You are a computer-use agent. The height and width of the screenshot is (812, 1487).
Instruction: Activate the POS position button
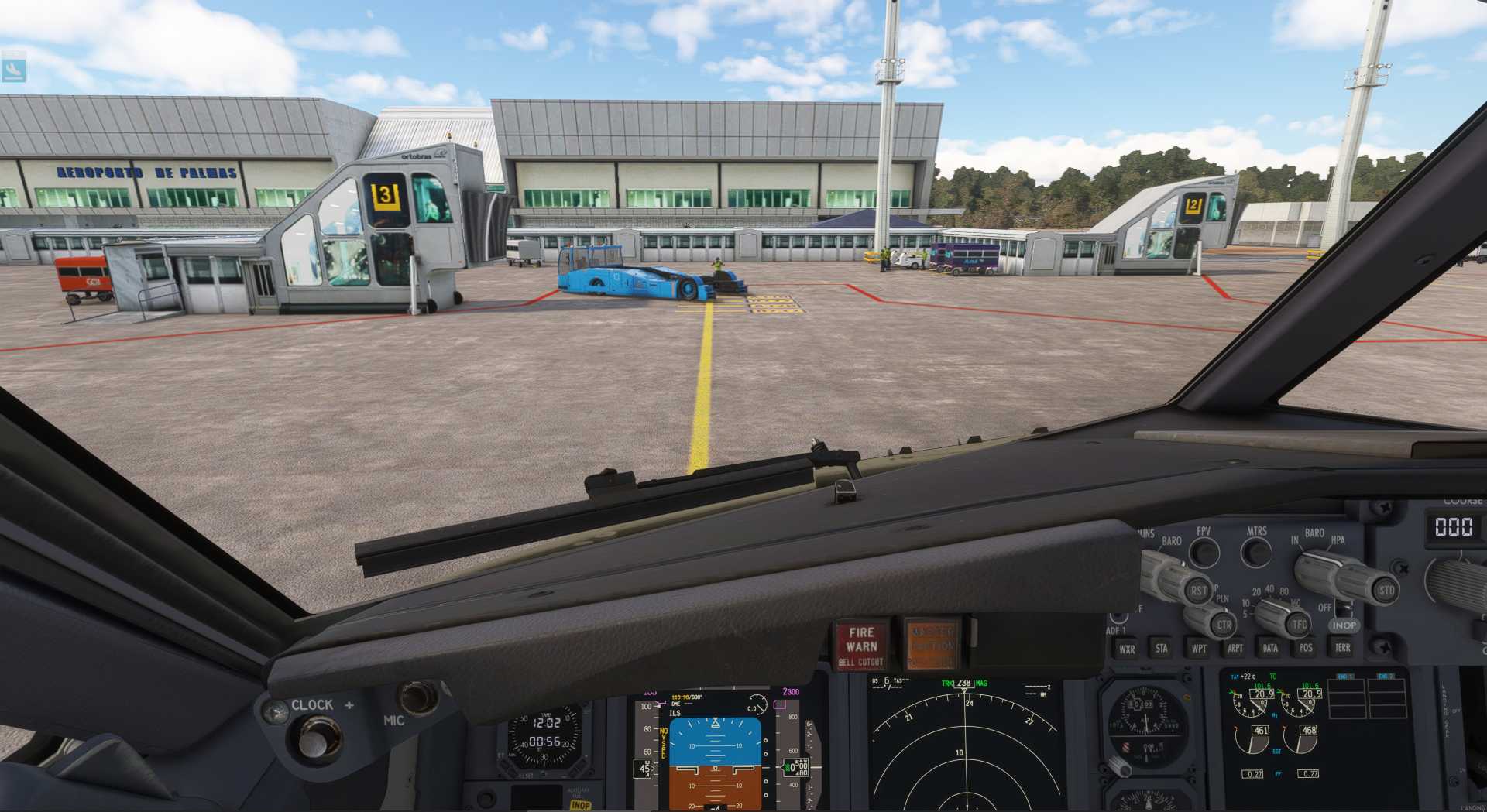[x=1306, y=647]
